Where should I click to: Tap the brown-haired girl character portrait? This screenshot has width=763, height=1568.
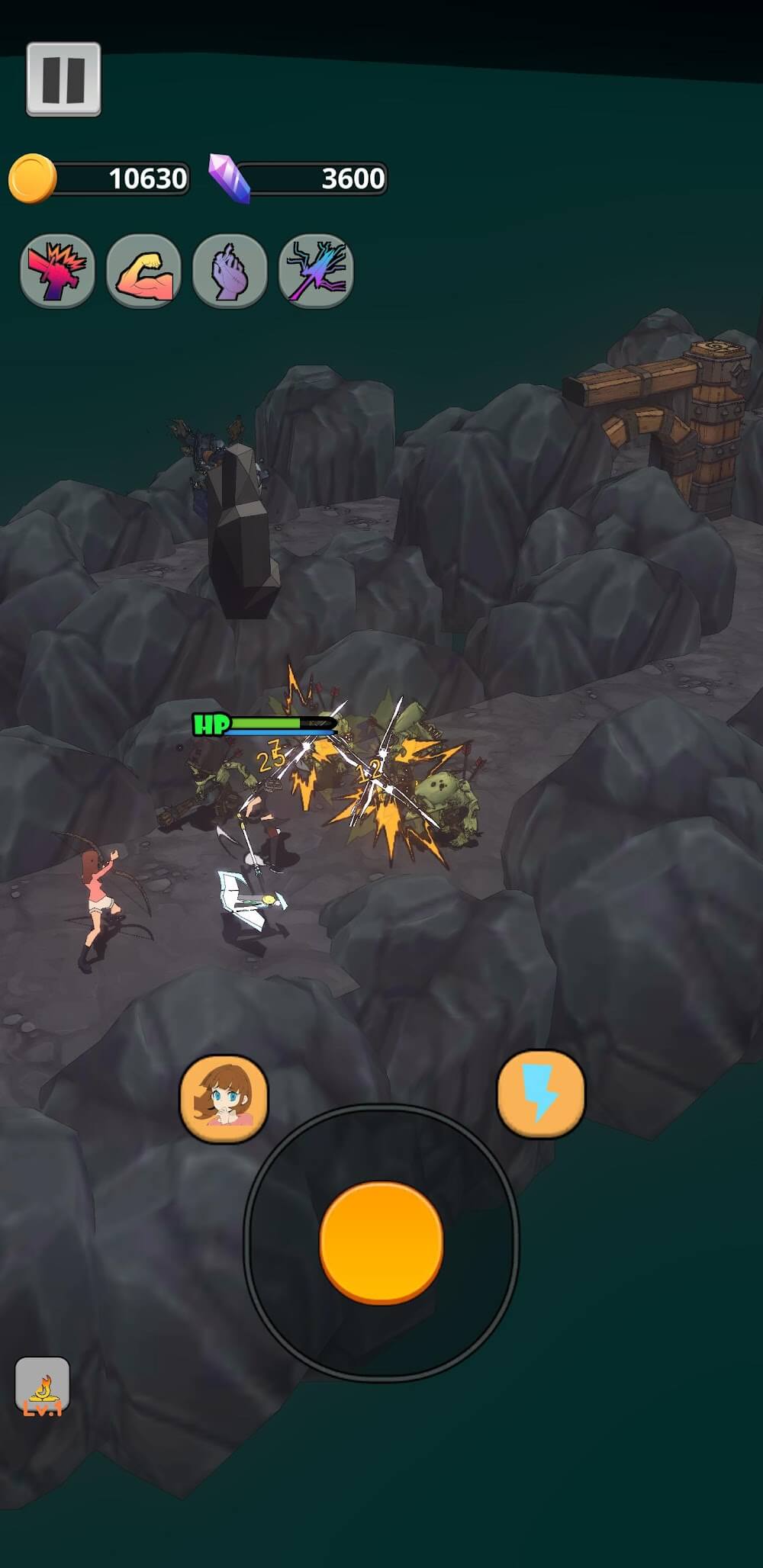point(224,1097)
